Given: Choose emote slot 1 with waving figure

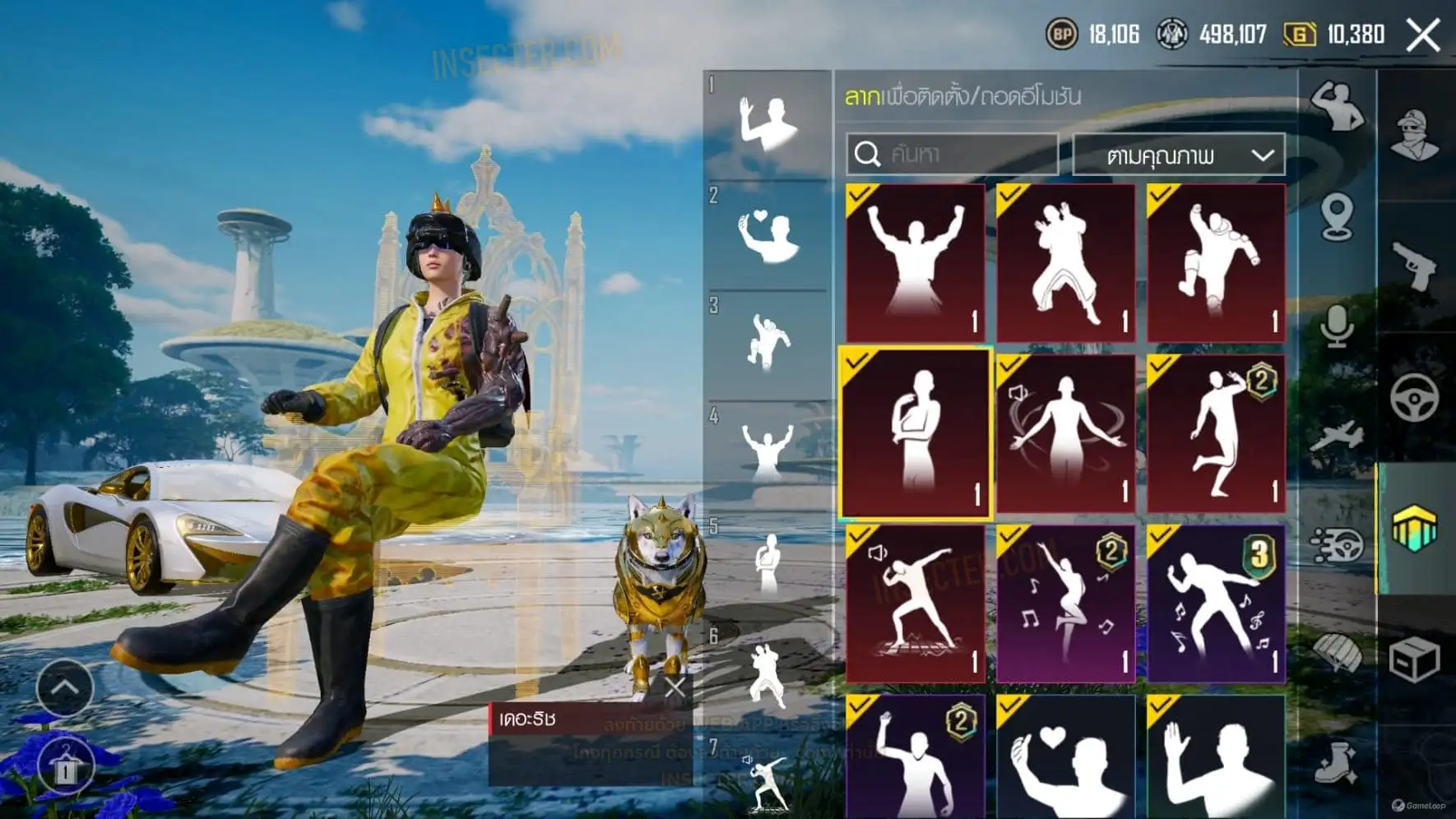Looking at the screenshot, I should (x=767, y=125).
